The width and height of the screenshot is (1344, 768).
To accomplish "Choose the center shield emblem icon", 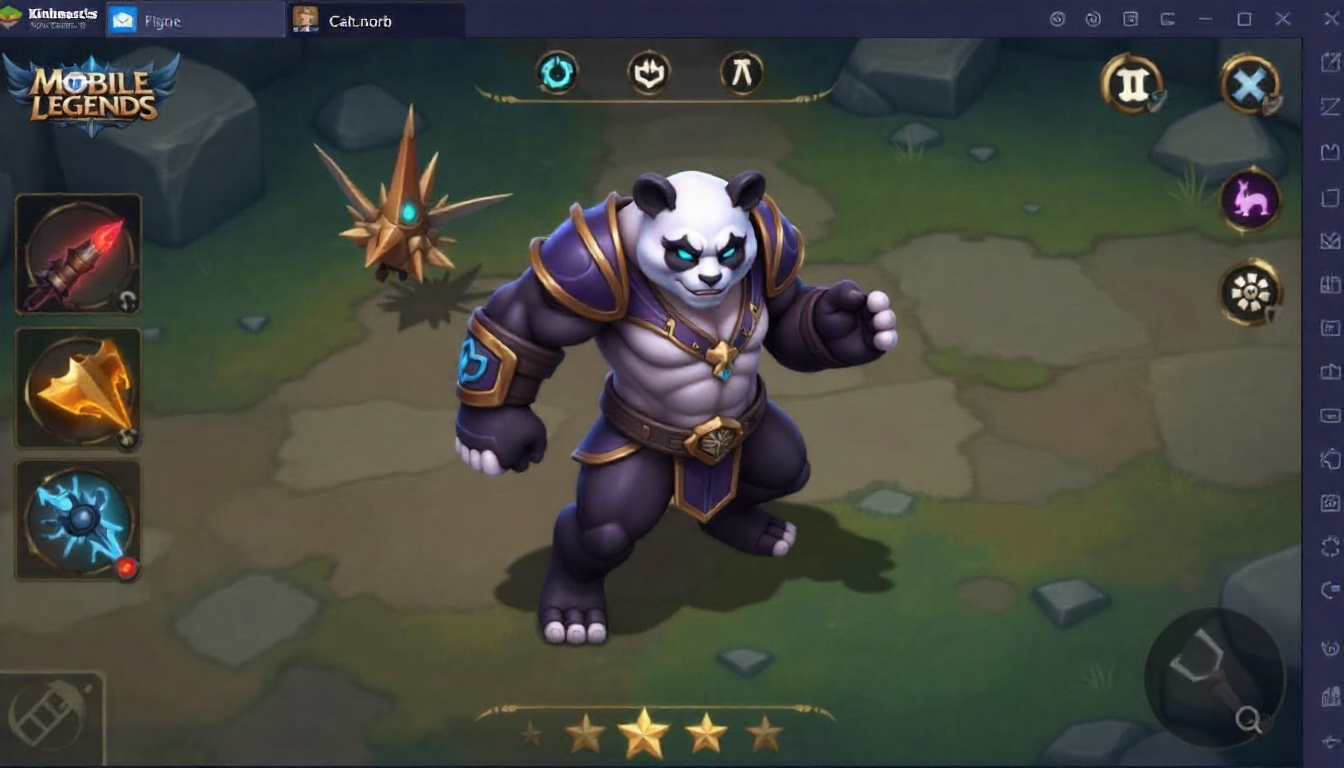I will 649,72.
